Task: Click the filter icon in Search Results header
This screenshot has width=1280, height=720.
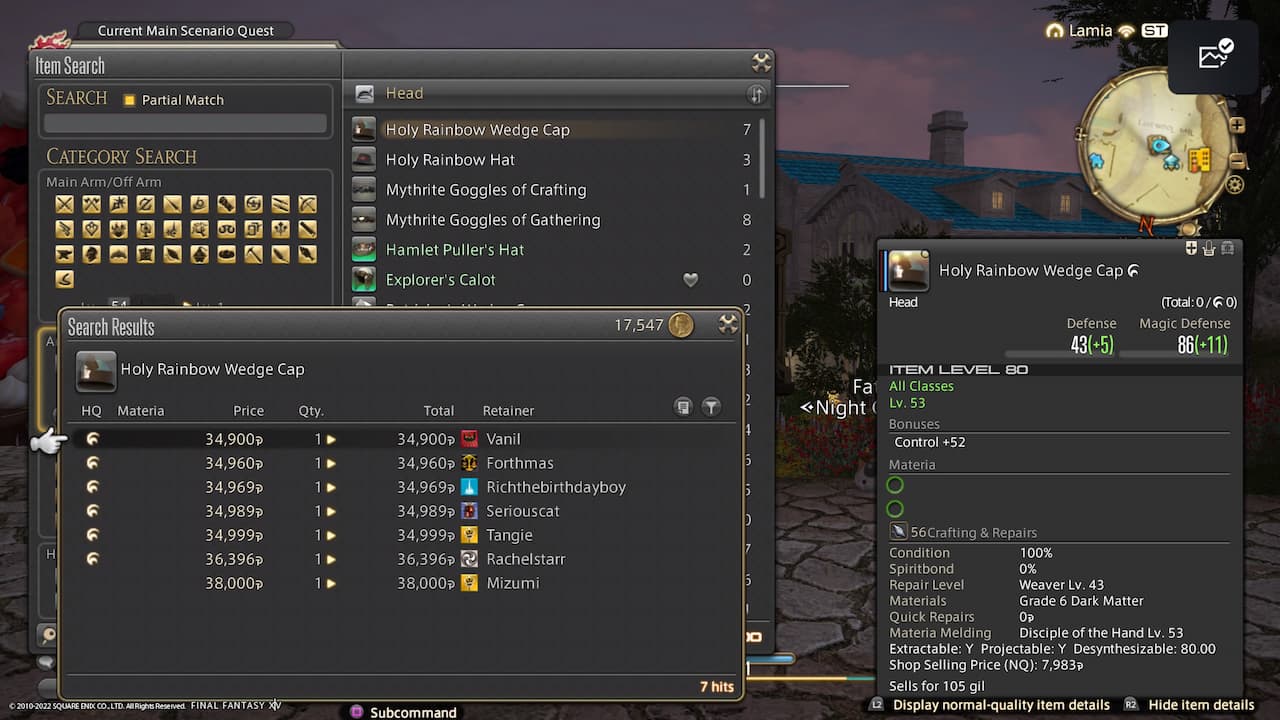Action: tap(711, 407)
